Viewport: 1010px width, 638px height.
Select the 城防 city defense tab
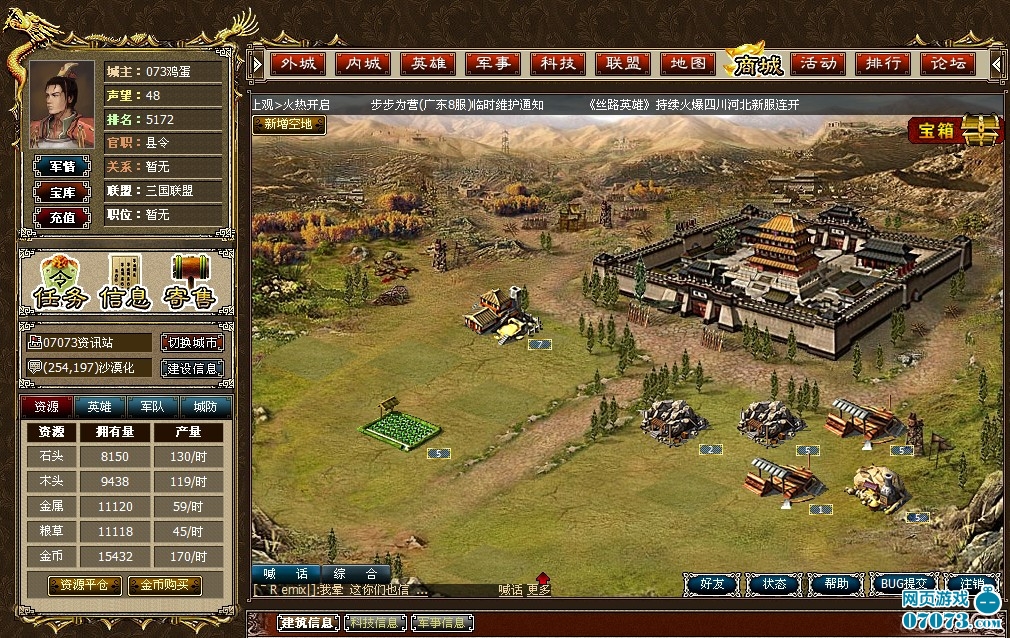205,407
